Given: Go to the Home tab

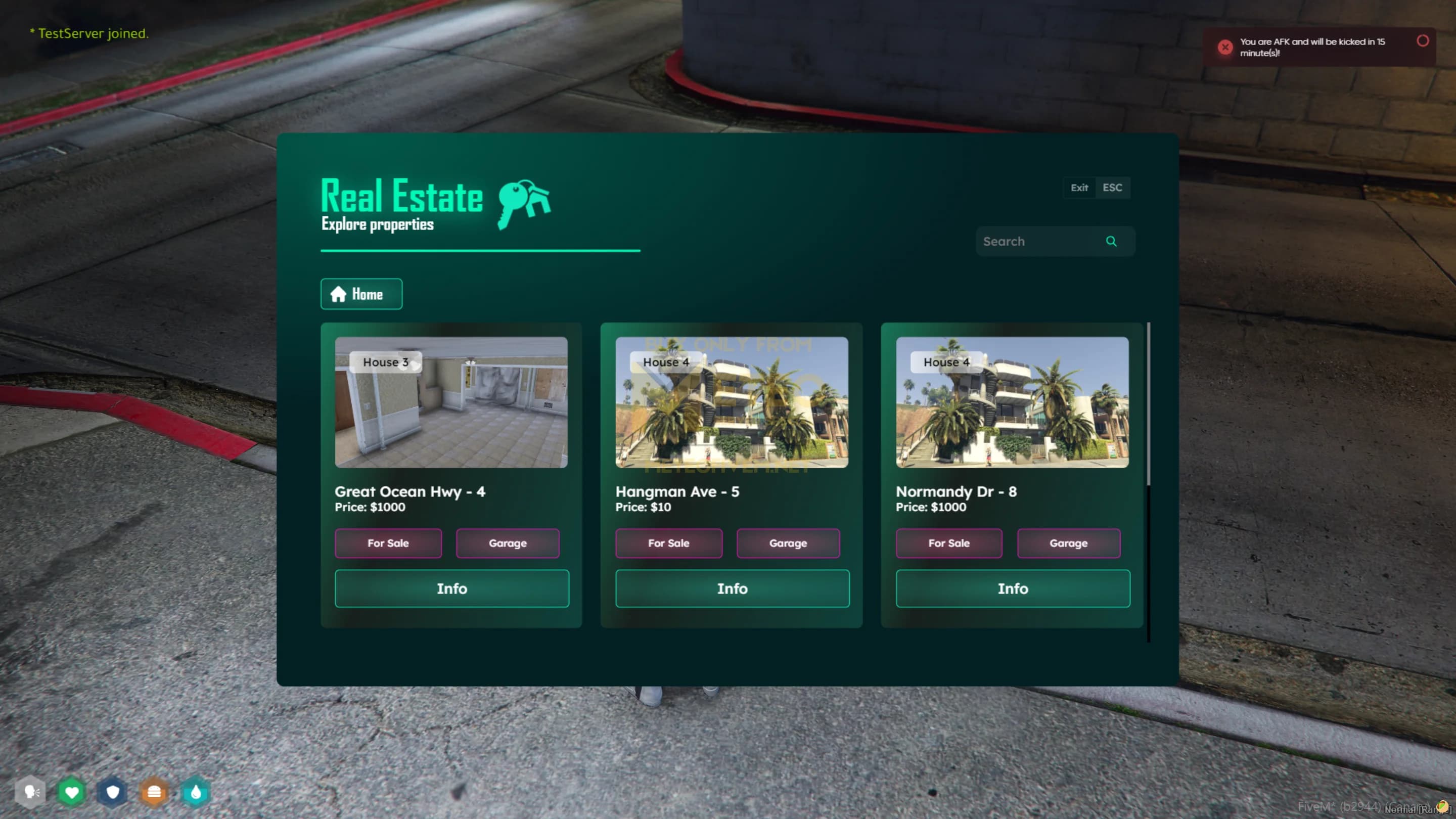Looking at the screenshot, I should [x=361, y=294].
